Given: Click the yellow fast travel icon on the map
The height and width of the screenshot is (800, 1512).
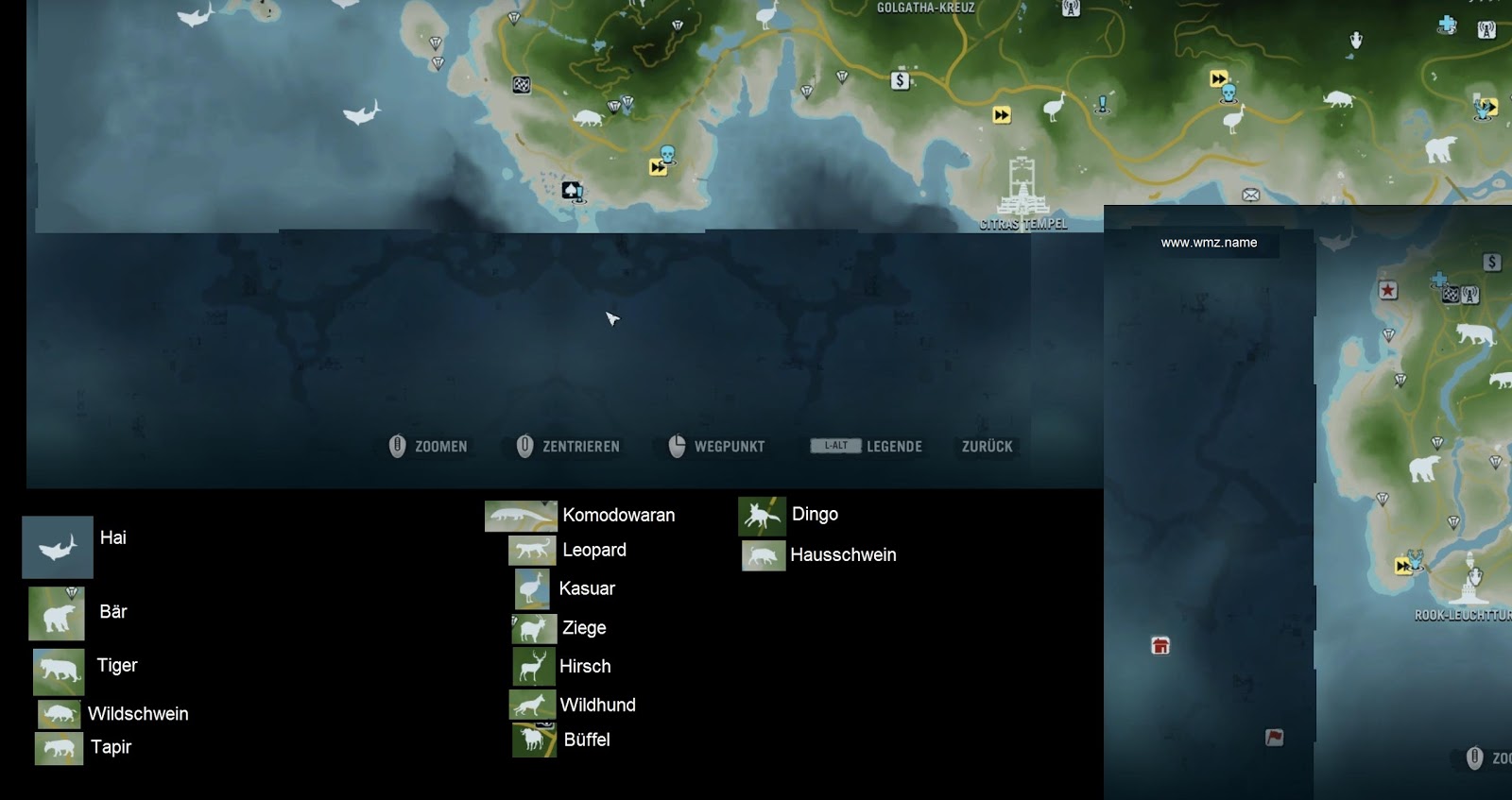Looking at the screenshot, I should click(x=1002, y=115).
